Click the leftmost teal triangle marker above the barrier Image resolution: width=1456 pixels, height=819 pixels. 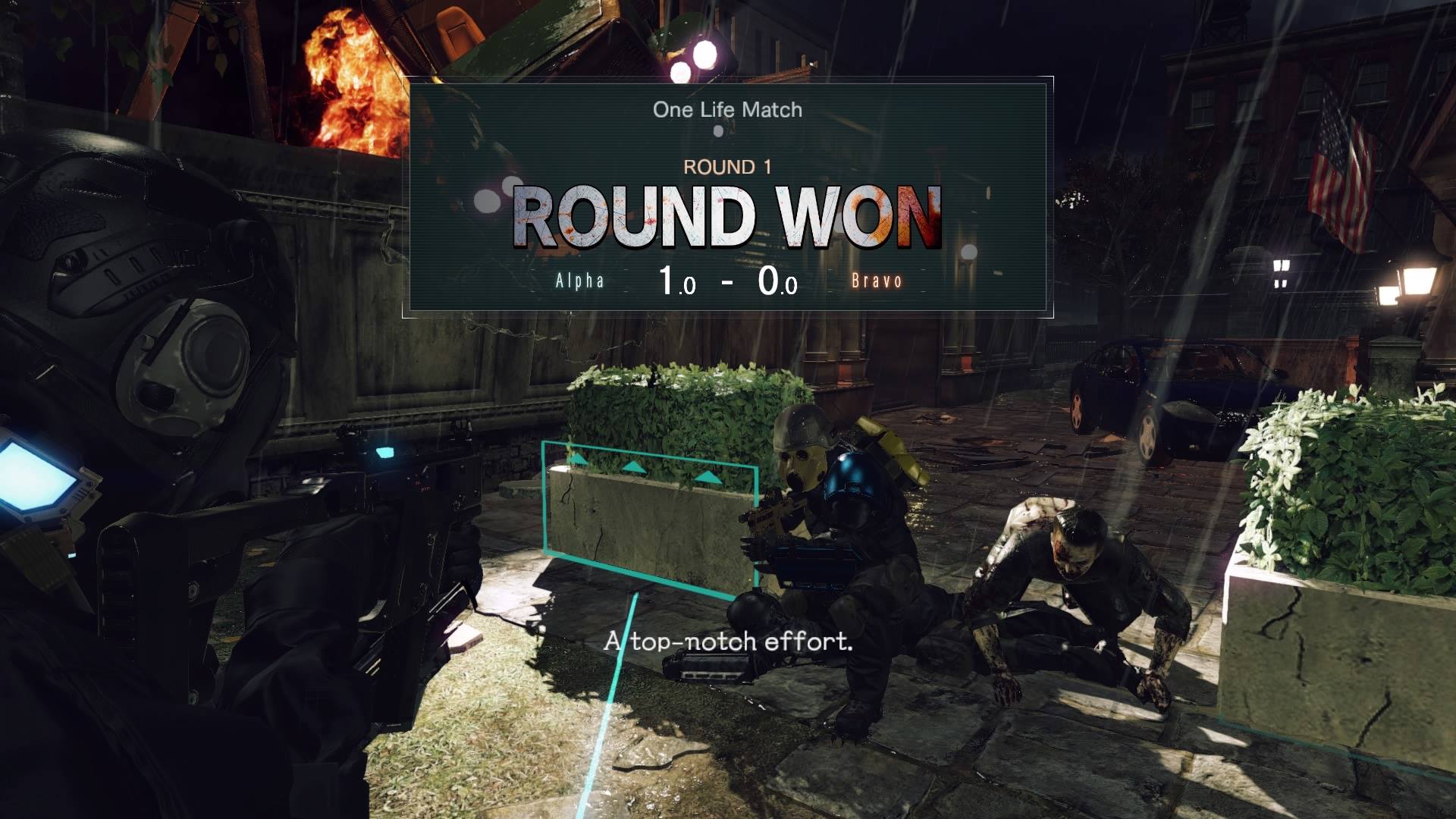coord(579,460)
